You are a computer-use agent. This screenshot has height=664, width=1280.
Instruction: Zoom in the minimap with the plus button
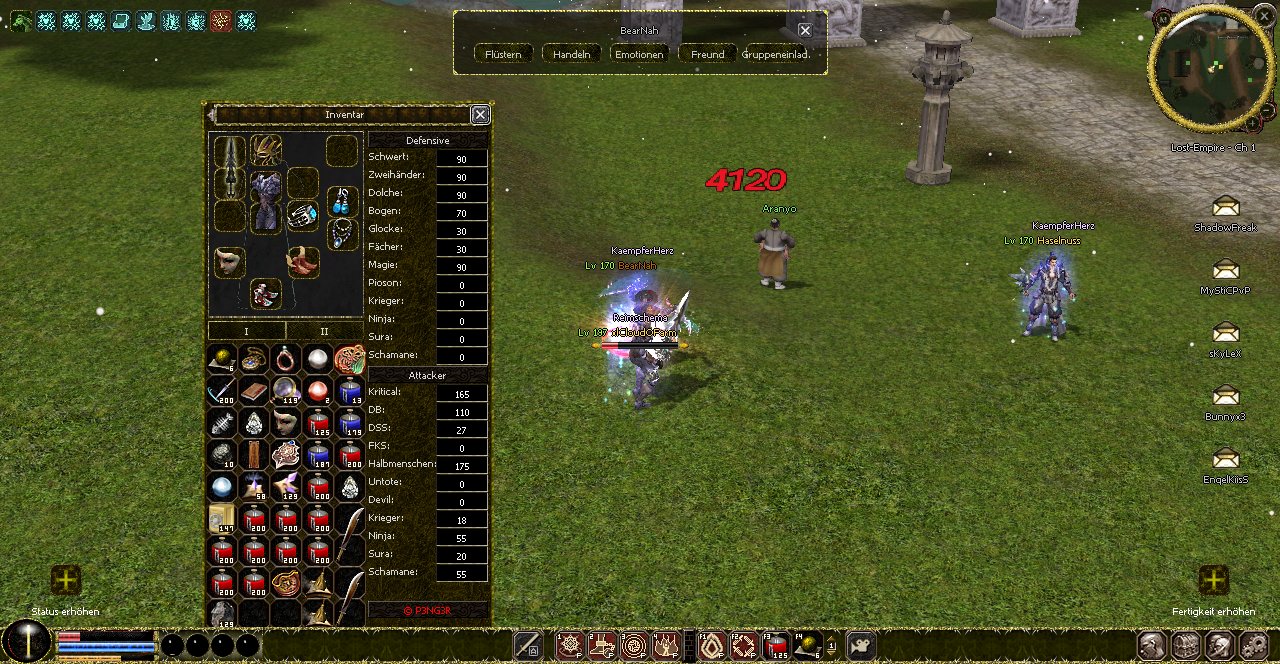[1251, 123]
